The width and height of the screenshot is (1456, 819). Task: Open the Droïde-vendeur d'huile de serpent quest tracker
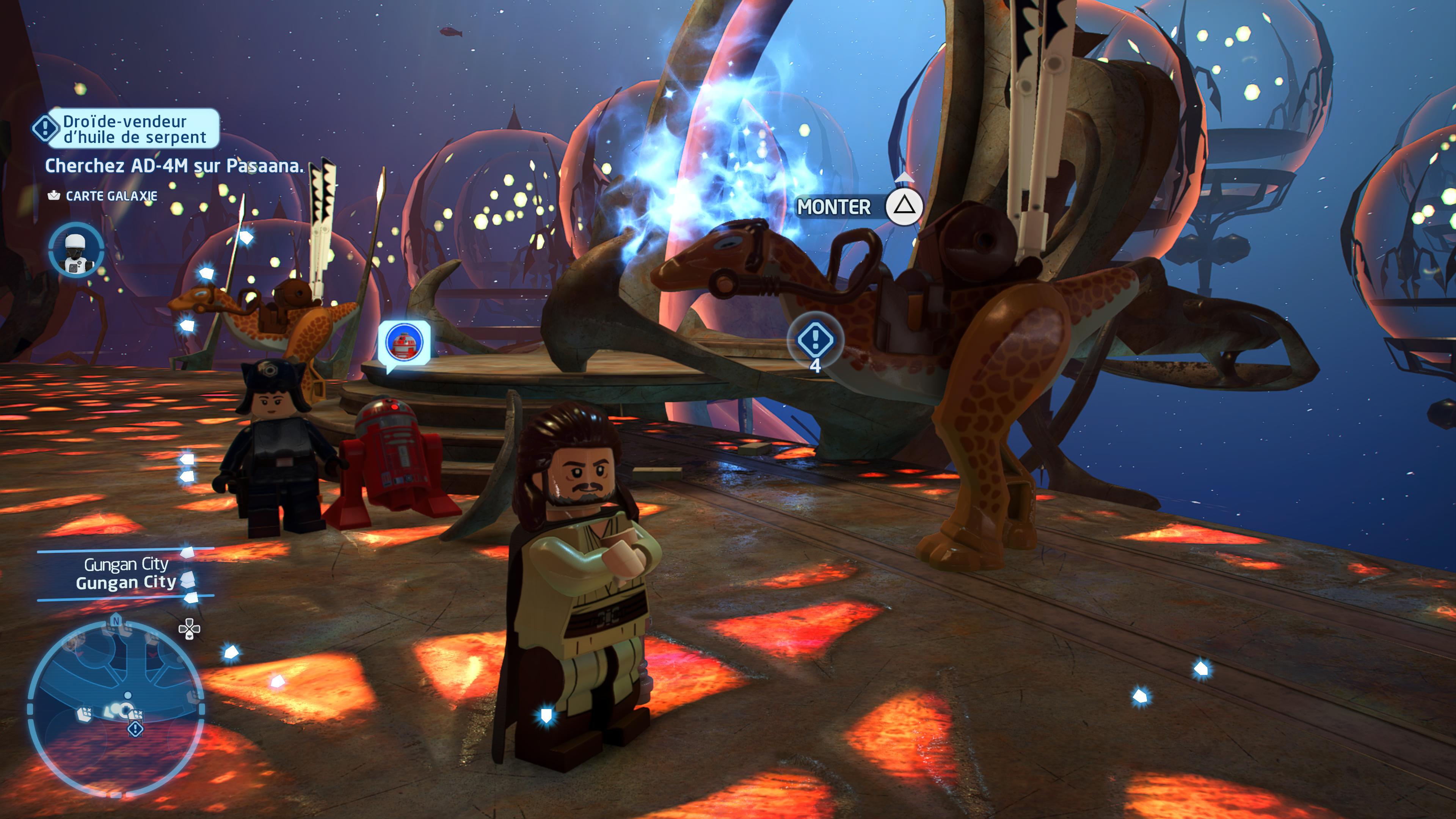point(126,129)
